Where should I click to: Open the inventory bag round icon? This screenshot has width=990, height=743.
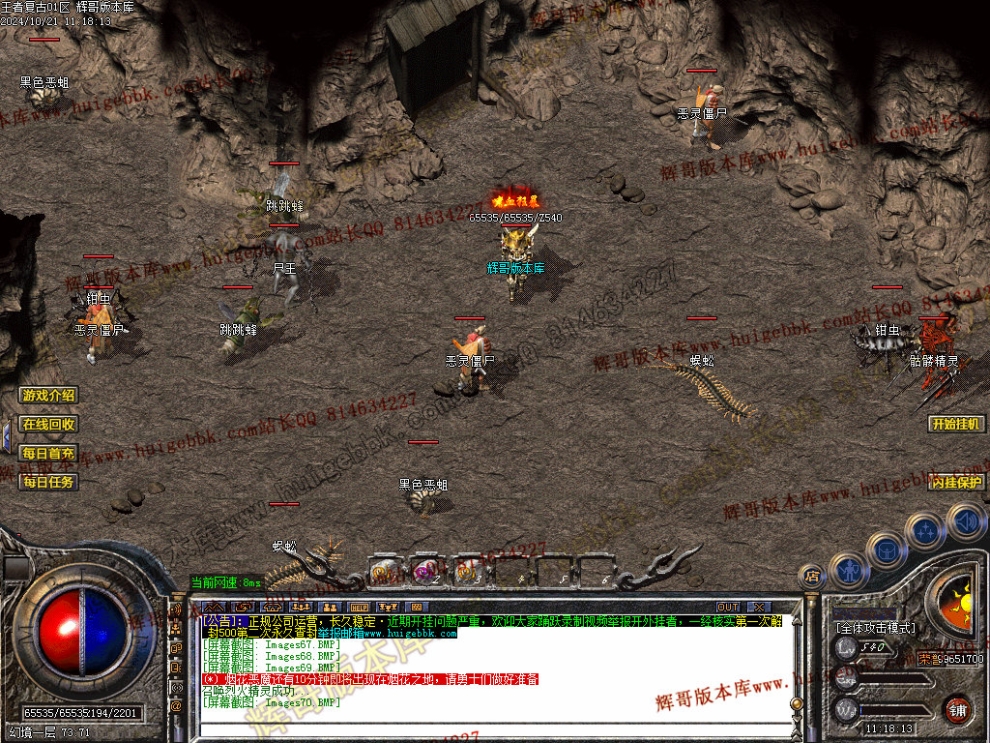tap(886, 549)
